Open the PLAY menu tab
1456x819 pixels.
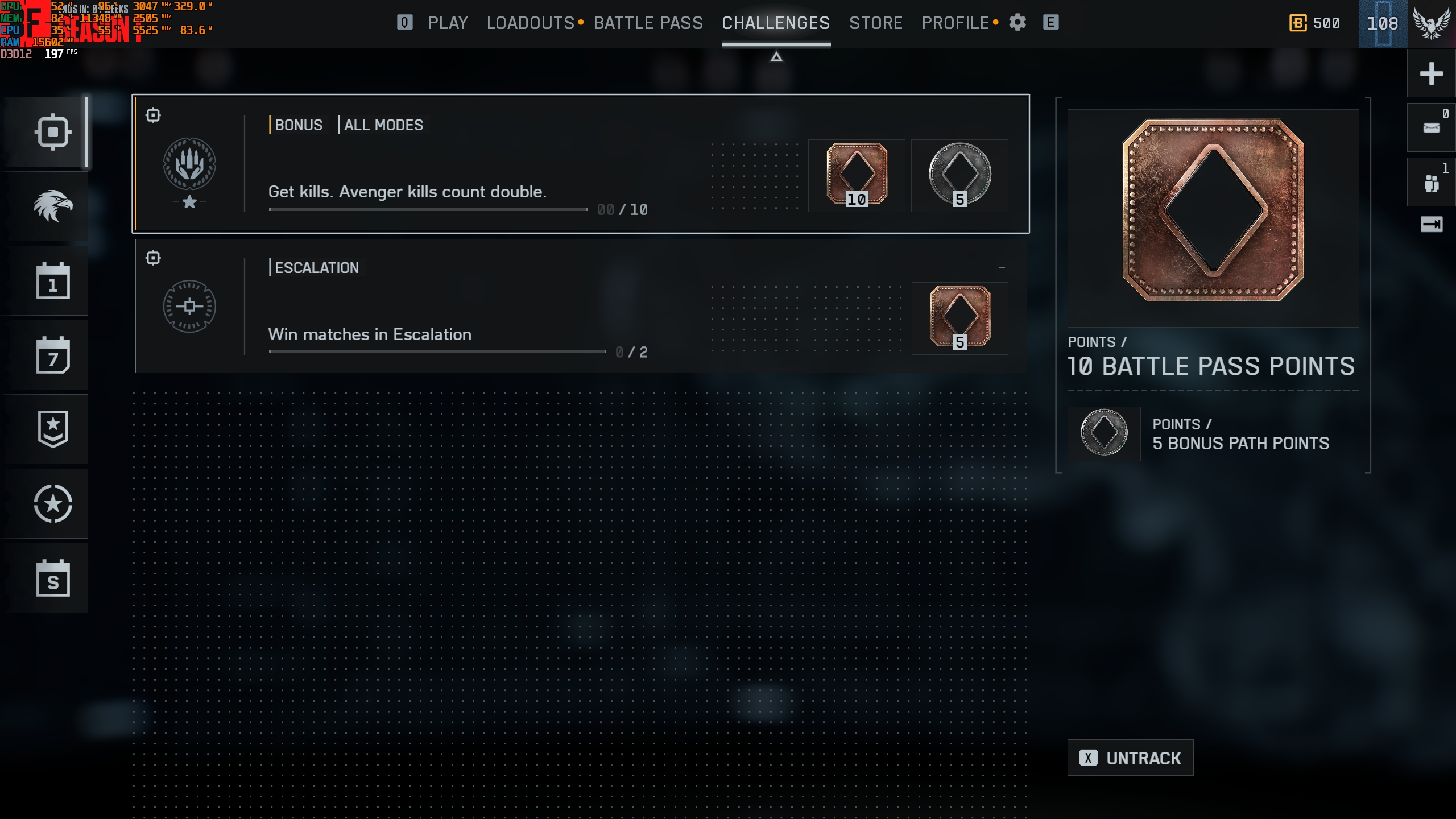tap(448, 23)
